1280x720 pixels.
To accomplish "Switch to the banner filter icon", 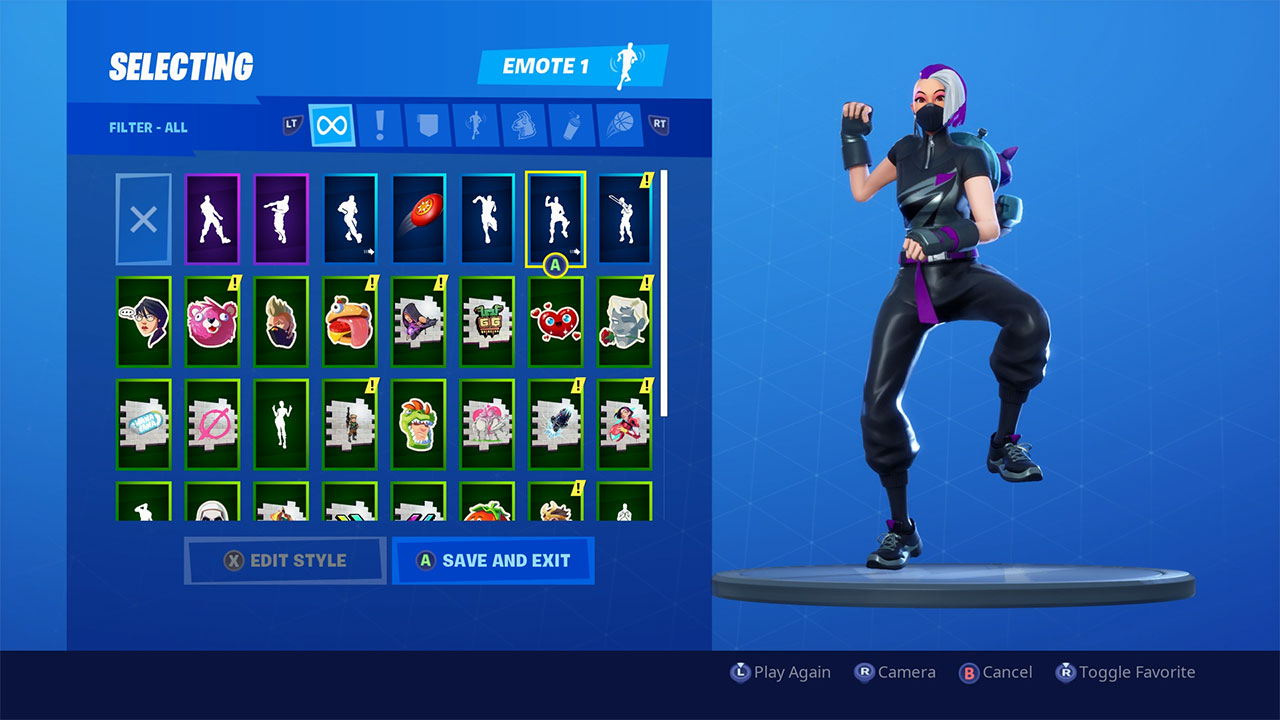I will 427,126.
